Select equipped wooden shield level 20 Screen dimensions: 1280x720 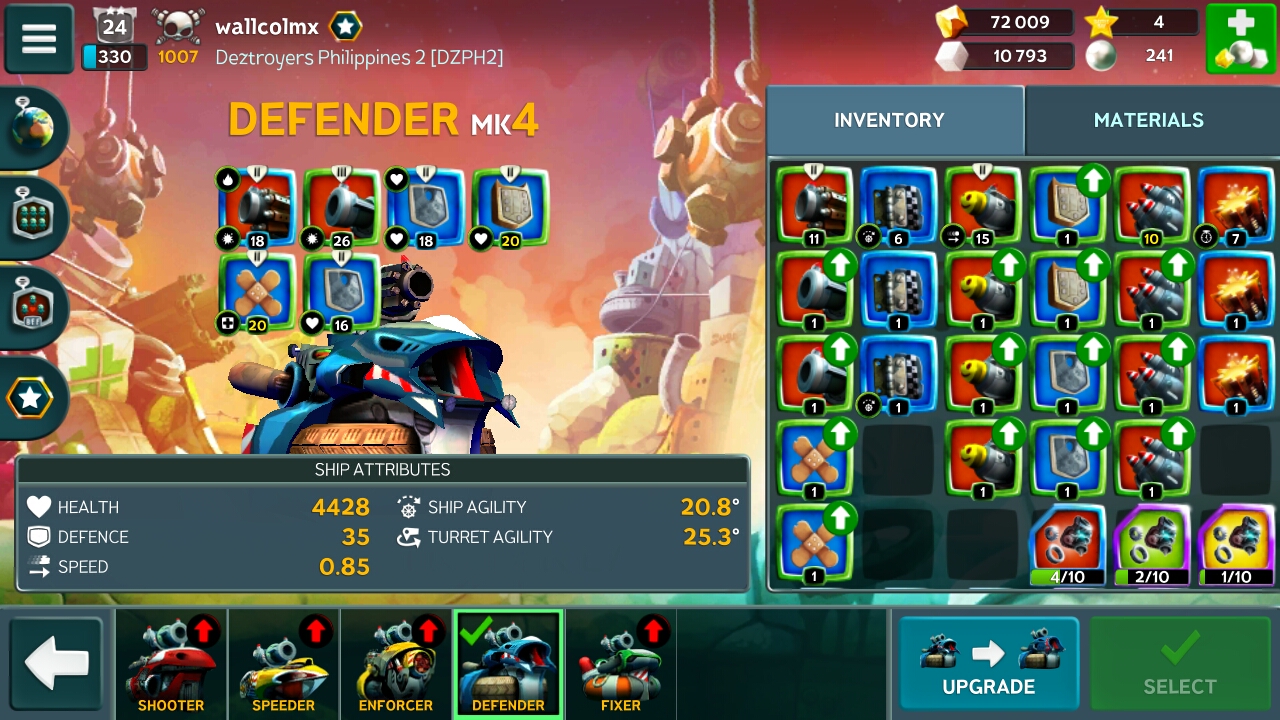[x=510, y=207]
